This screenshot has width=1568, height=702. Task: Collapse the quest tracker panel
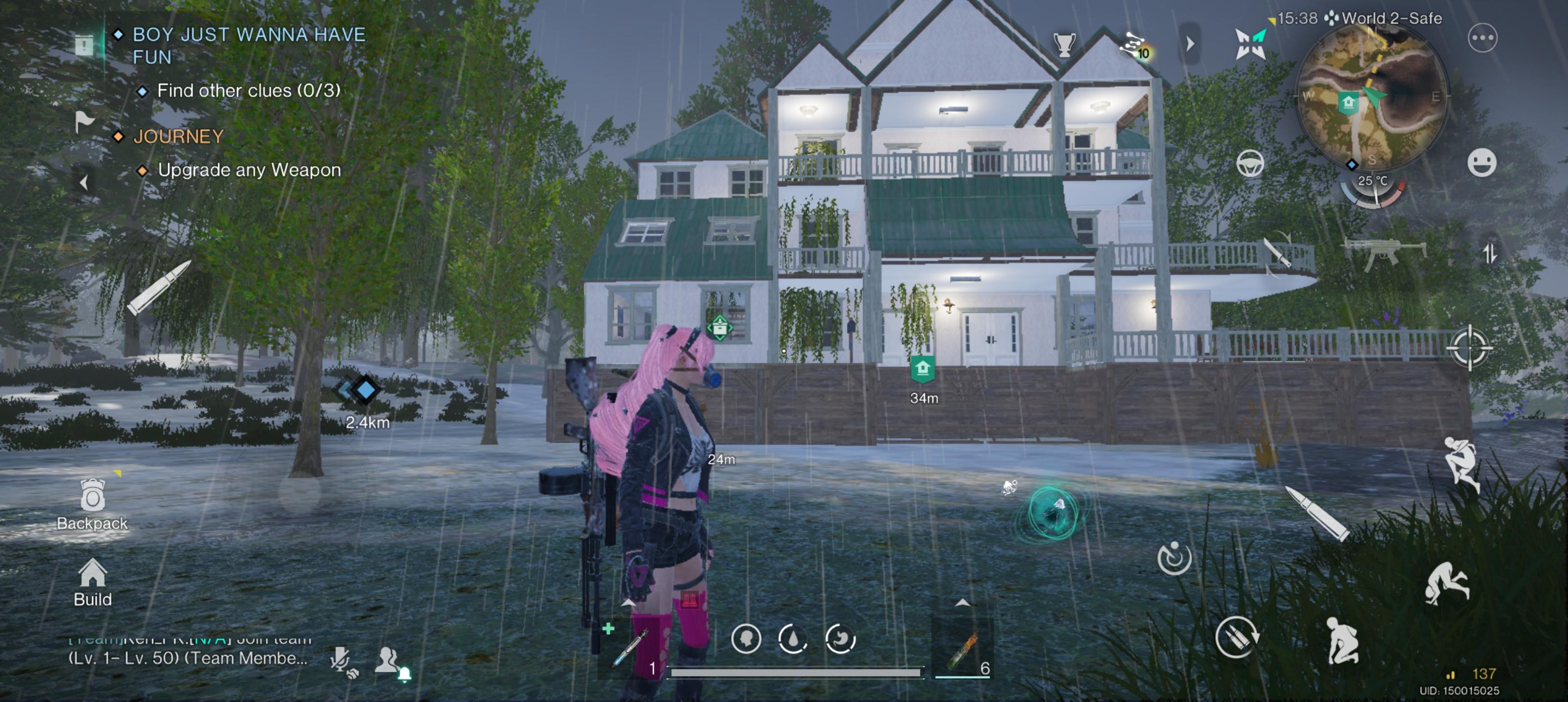pos(84,182)
